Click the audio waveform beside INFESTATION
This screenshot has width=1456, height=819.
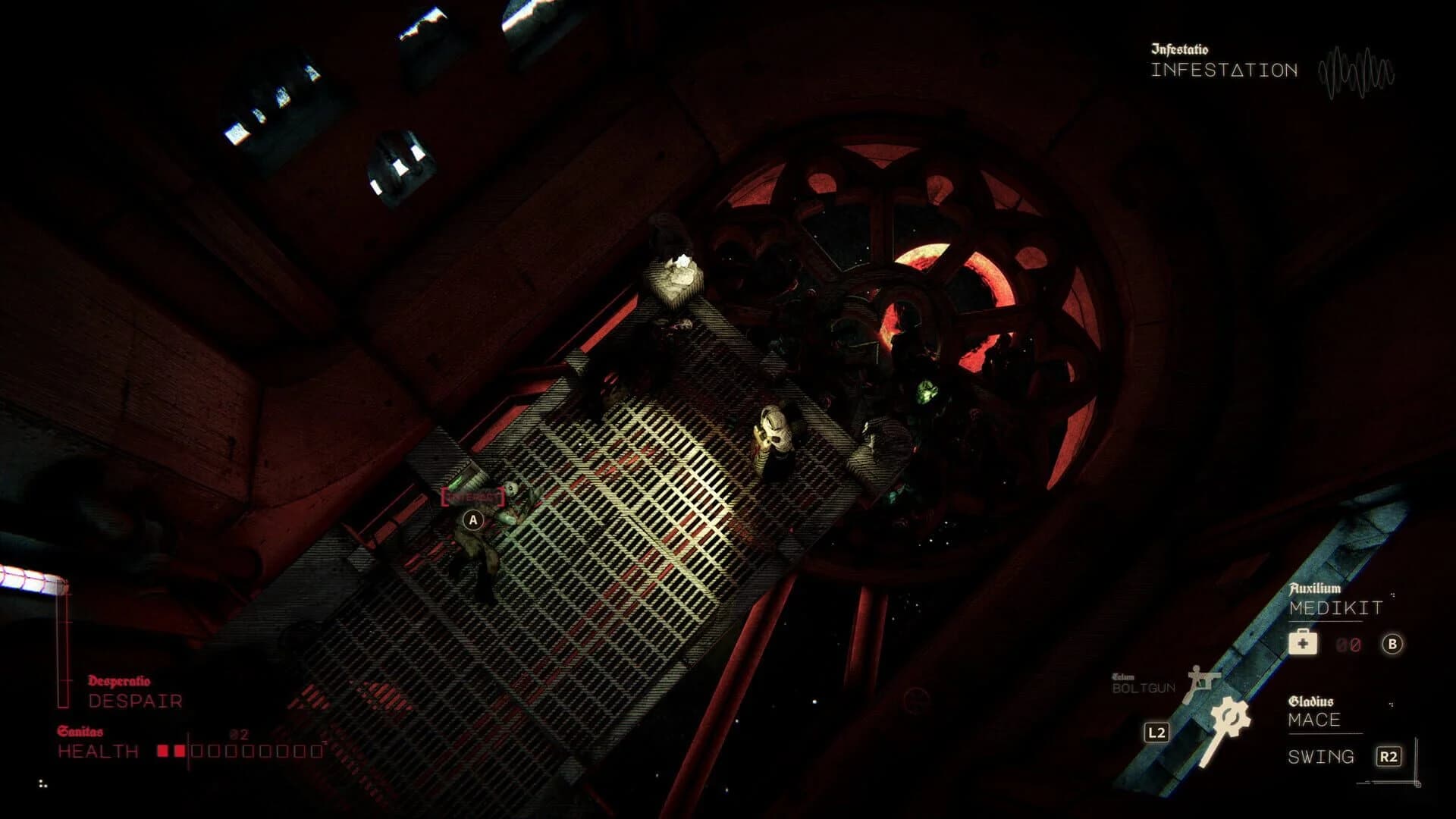1357,72
